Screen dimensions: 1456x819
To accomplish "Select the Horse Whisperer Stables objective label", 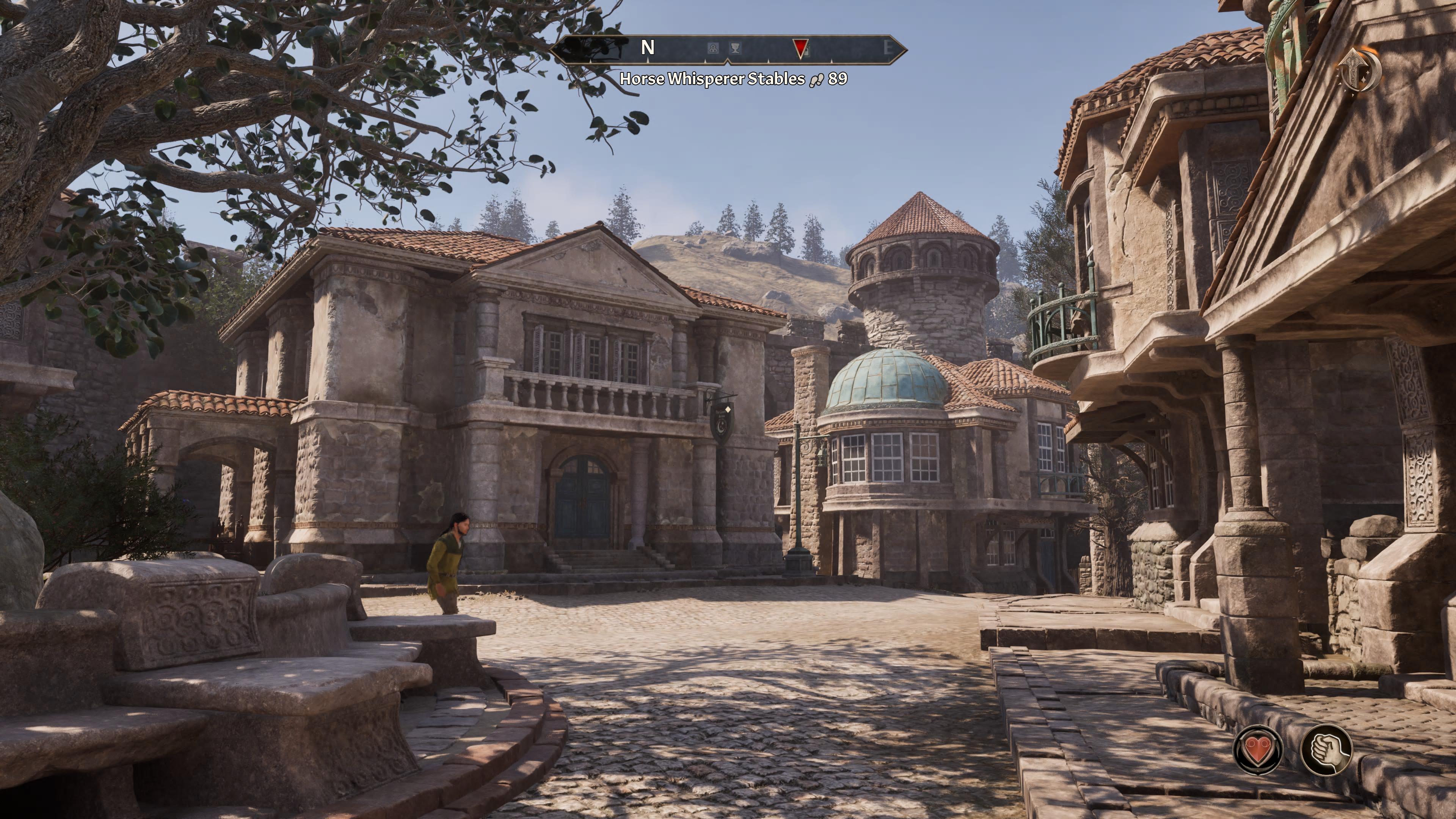I will [712, 79].
